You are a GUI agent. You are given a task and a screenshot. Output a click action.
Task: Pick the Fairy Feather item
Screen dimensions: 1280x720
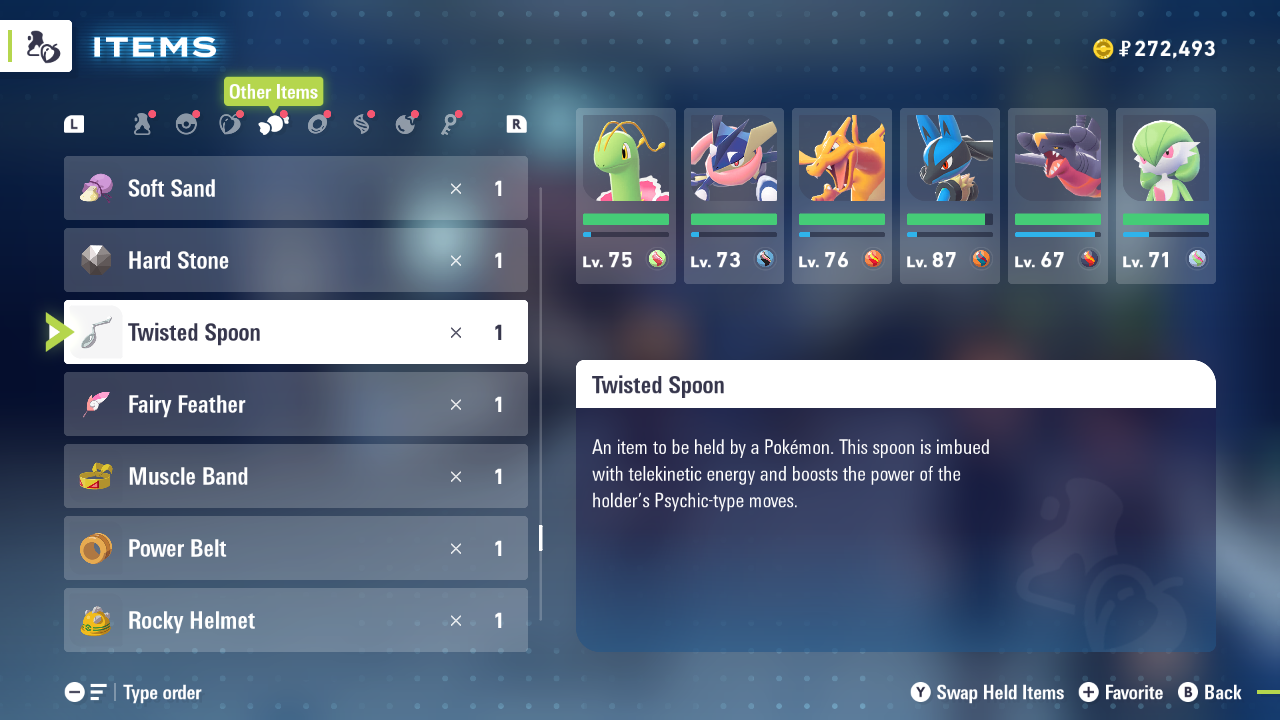coord(295,404)
